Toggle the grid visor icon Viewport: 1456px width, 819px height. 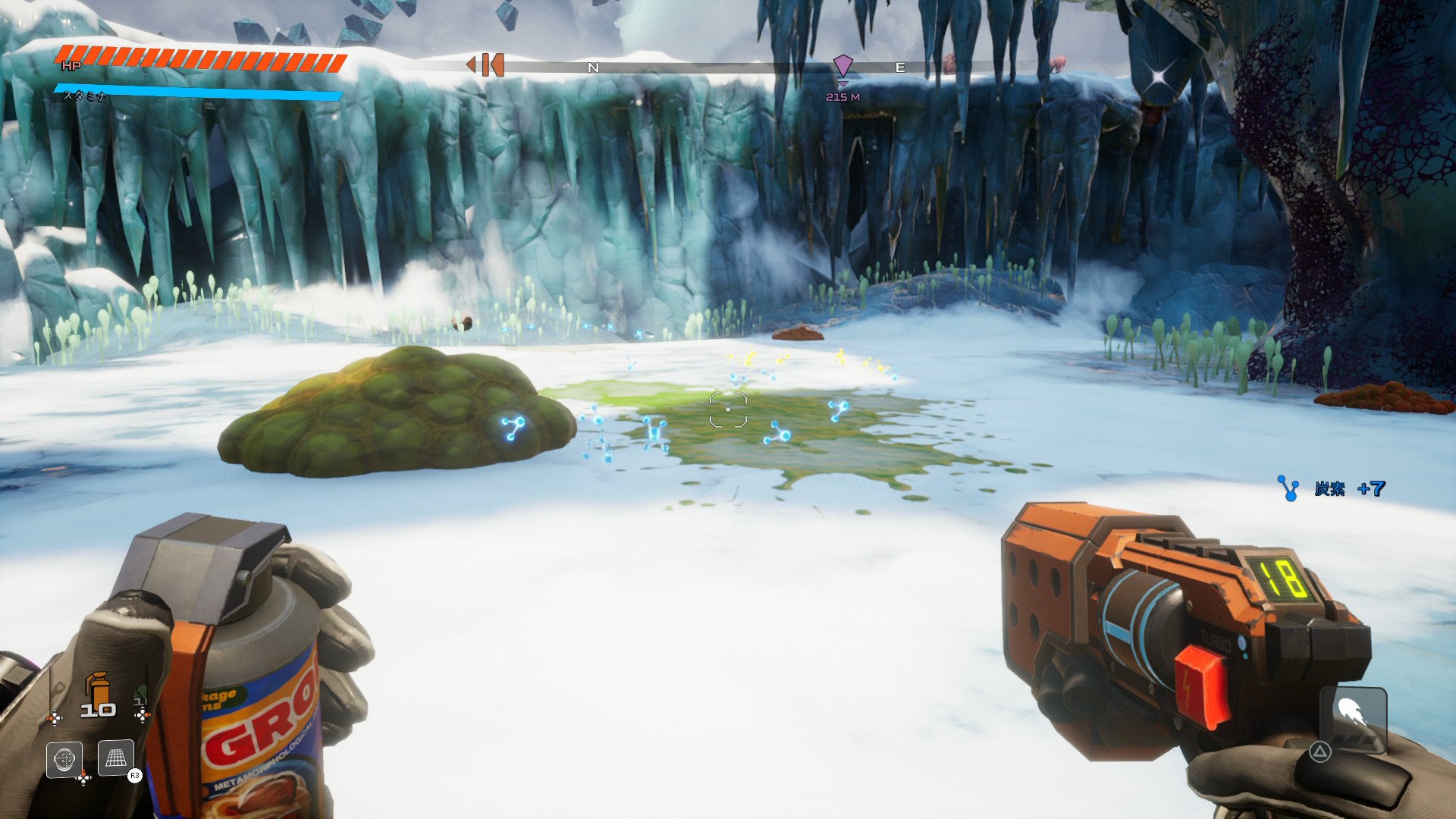coord(116,758)
